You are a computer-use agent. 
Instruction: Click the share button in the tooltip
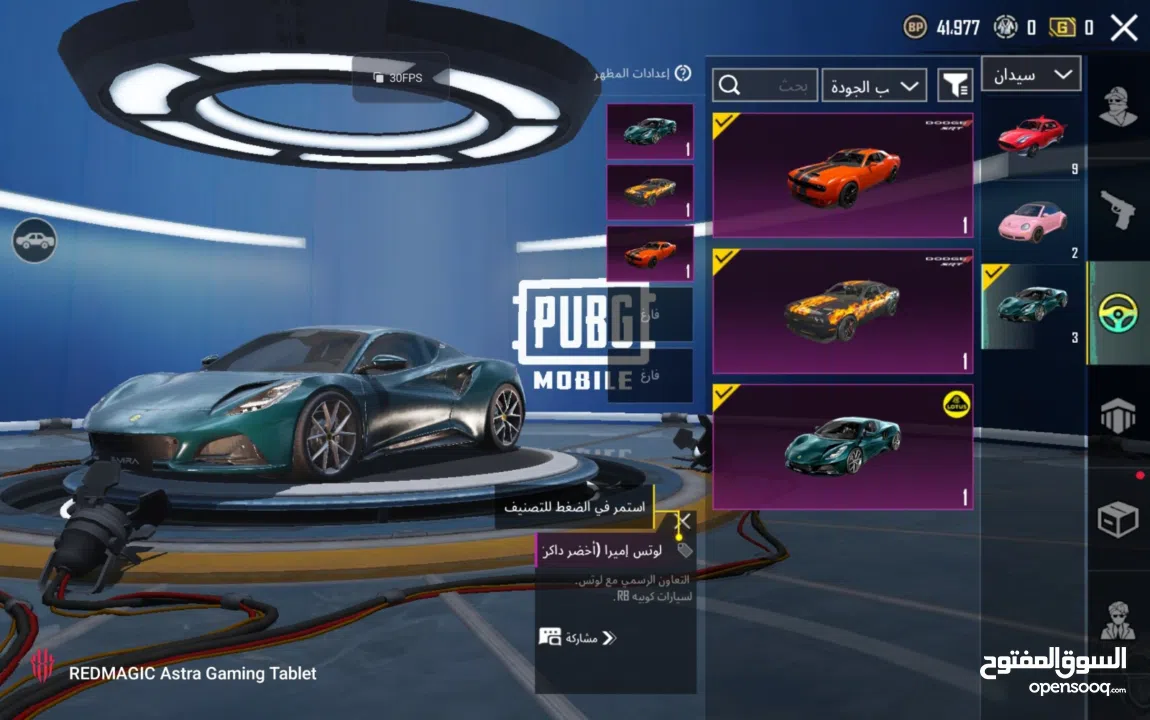pos(578,638)
